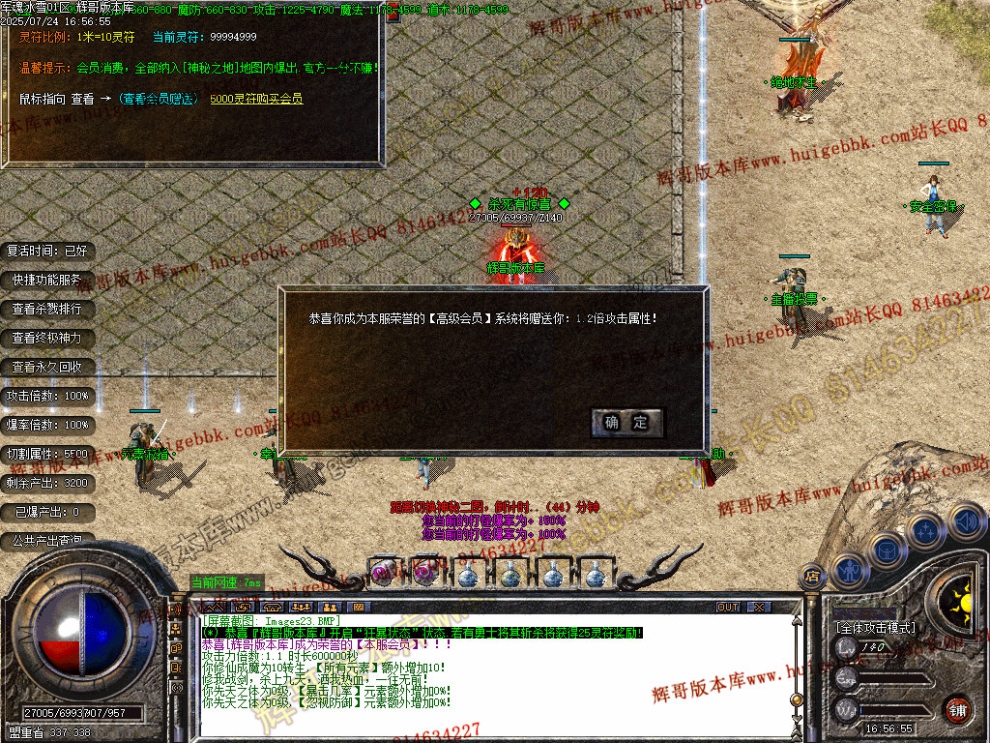Show the 查看永久回收 recycling panel

click(x=48, y=367)
